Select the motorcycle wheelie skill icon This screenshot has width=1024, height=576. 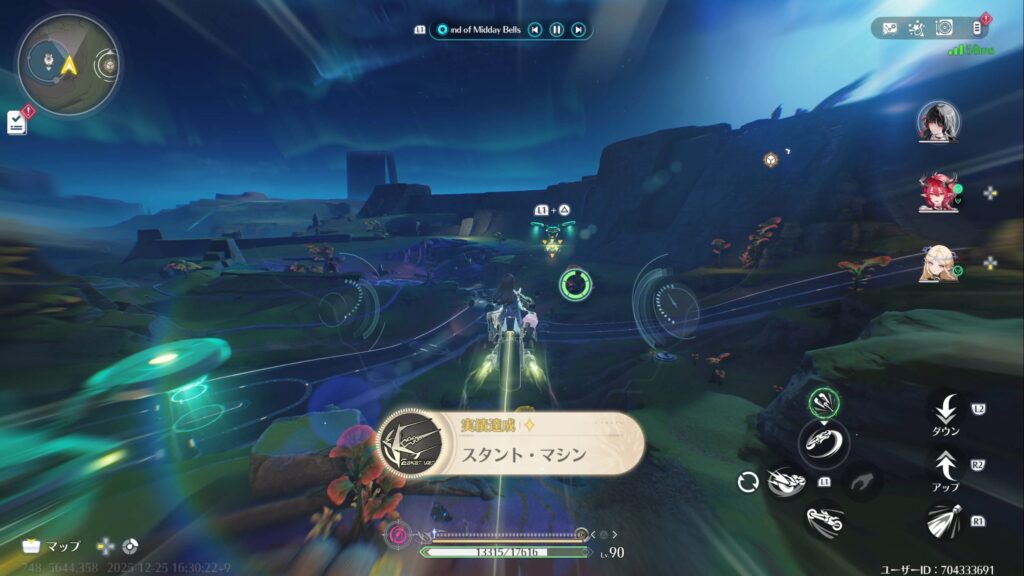point(823,440)
